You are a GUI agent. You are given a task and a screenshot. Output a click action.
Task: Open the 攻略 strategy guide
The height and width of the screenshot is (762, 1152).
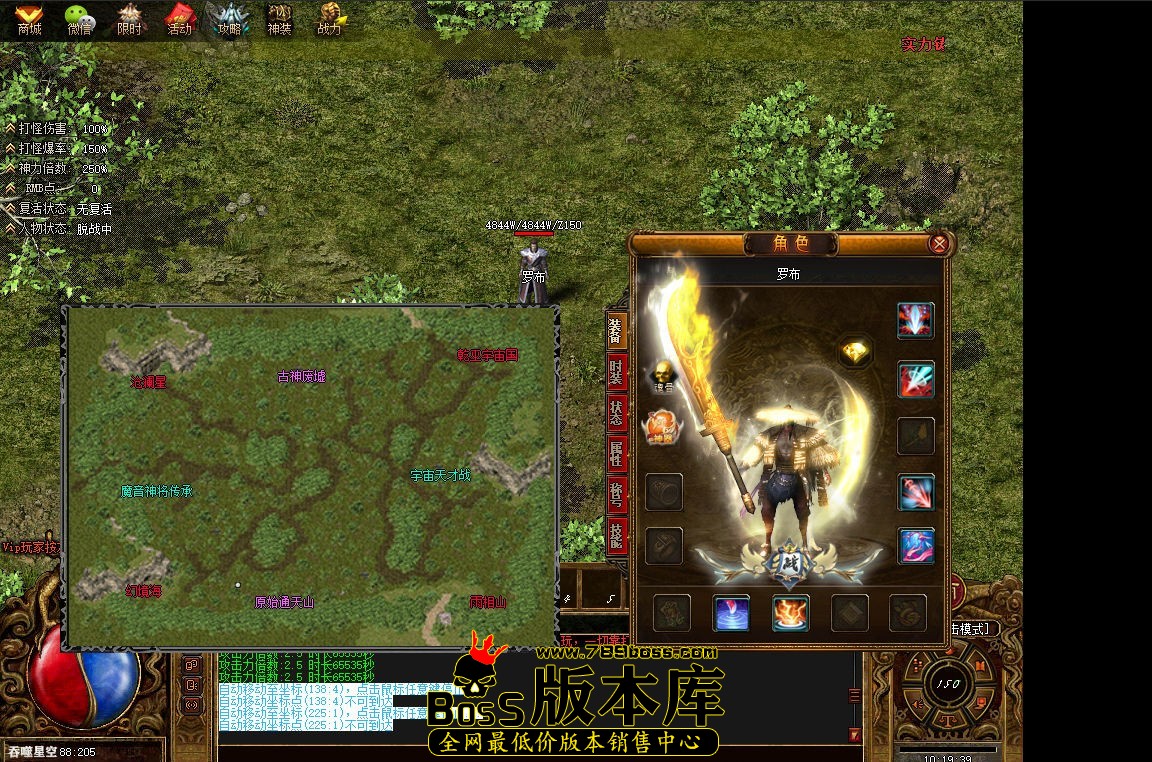click(x=229, y=18)
